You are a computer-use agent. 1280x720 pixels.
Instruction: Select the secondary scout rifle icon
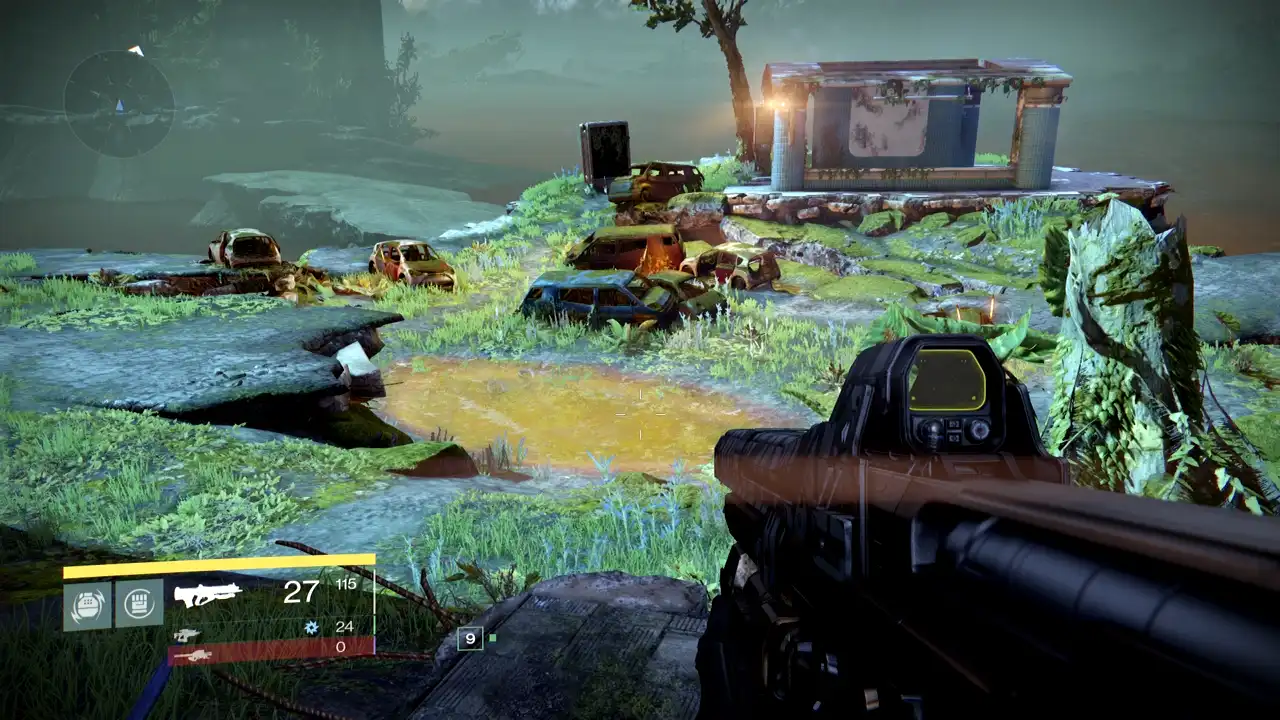[188, 634]
